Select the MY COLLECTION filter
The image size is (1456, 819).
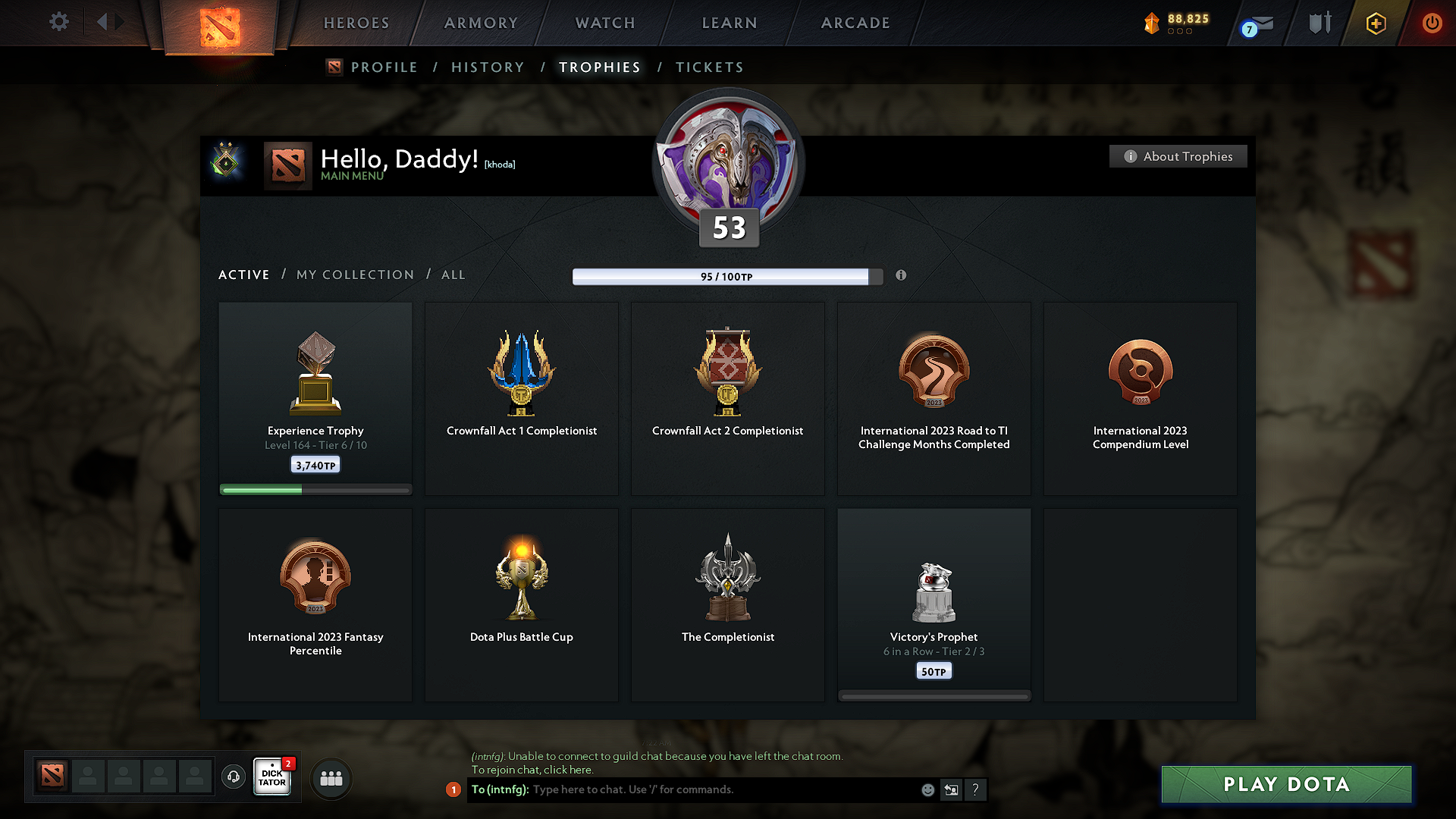pos(354,275)
